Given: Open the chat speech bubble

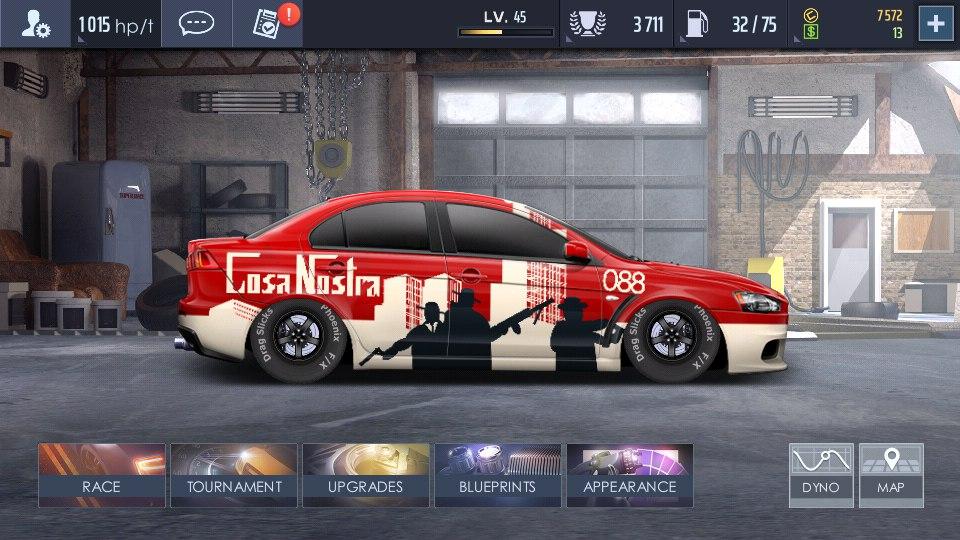Looking at the screenshot, I should (196, 24).
